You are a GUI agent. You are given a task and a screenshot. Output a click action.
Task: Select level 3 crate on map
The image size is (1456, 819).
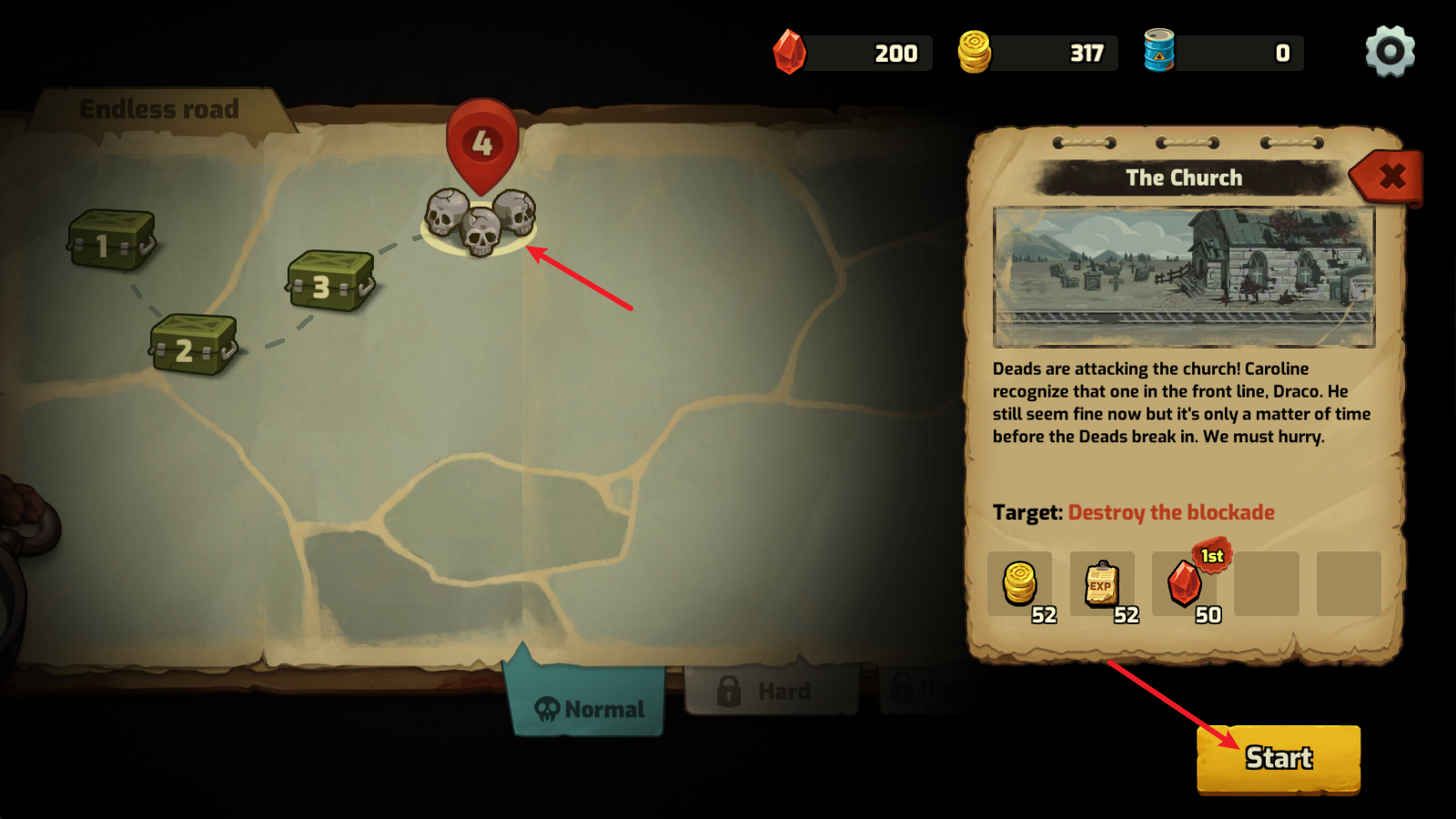tap(329, 282)
